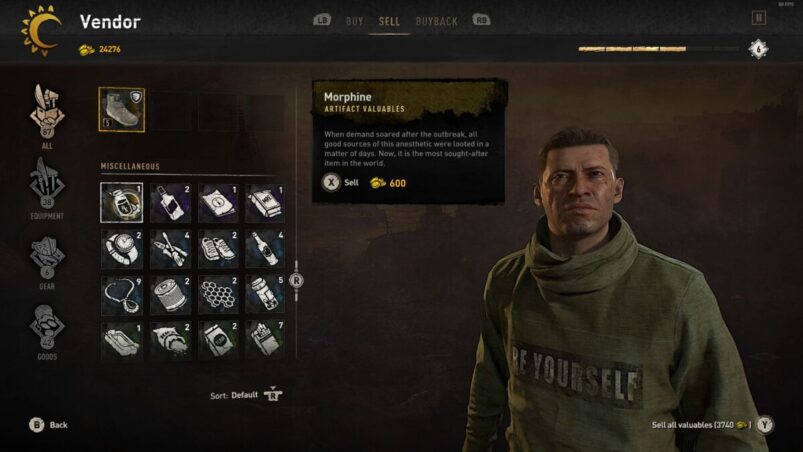
Task: Filter by the EQUIPMENT category
Action: (46, 187)
